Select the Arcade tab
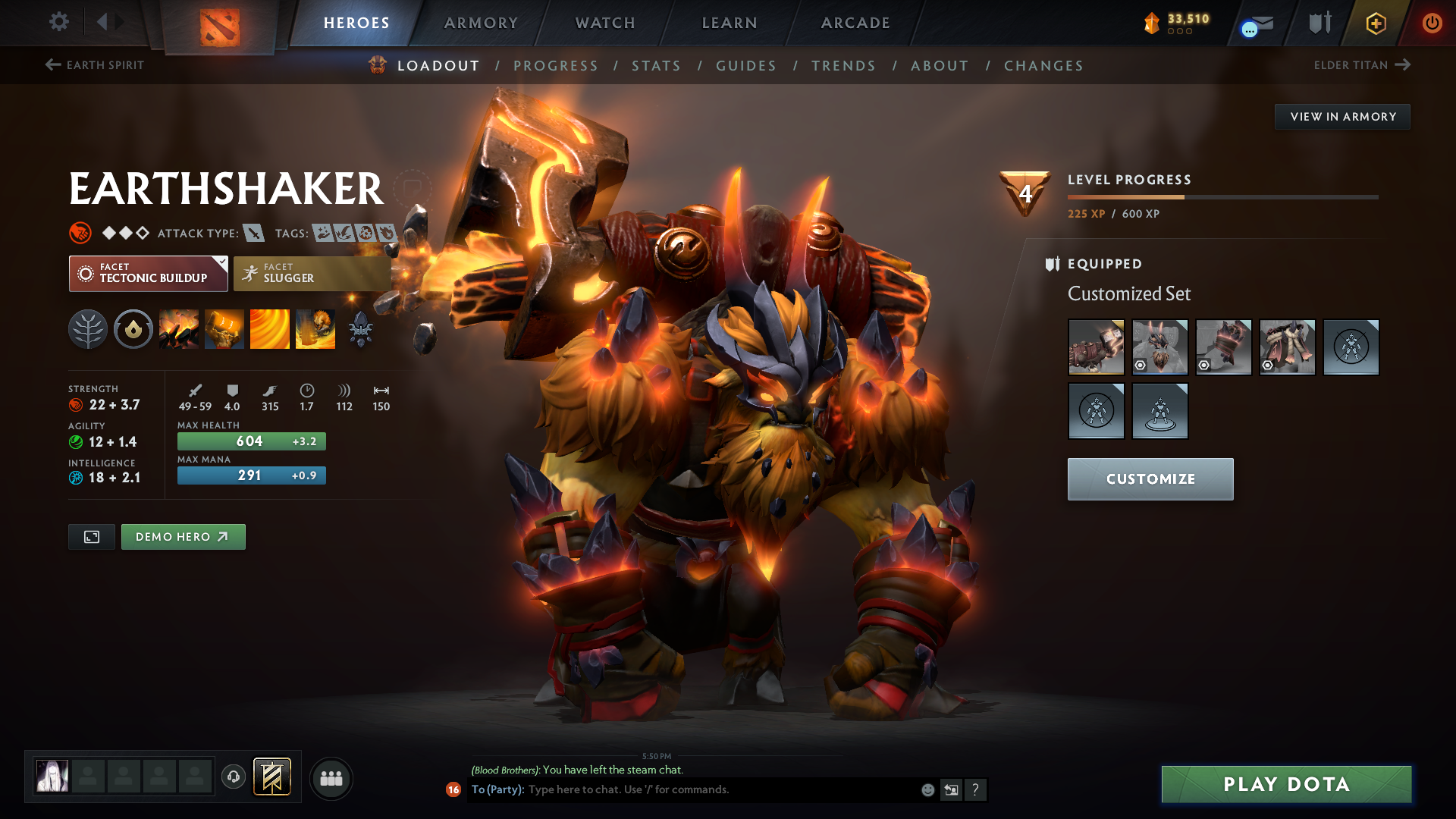This screenshot has height=819, width=1456. click(855, 23)
